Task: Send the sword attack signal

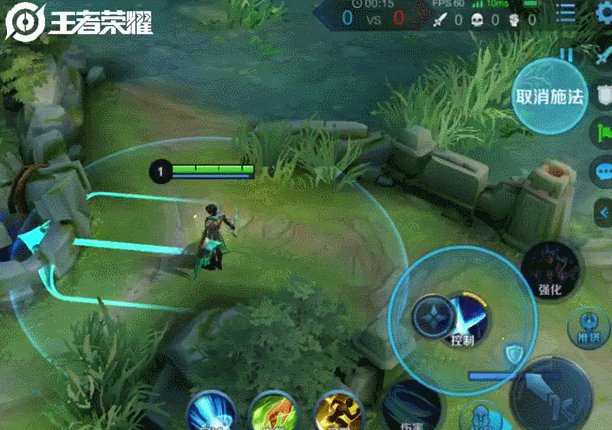Action: (x=602, y=57)
